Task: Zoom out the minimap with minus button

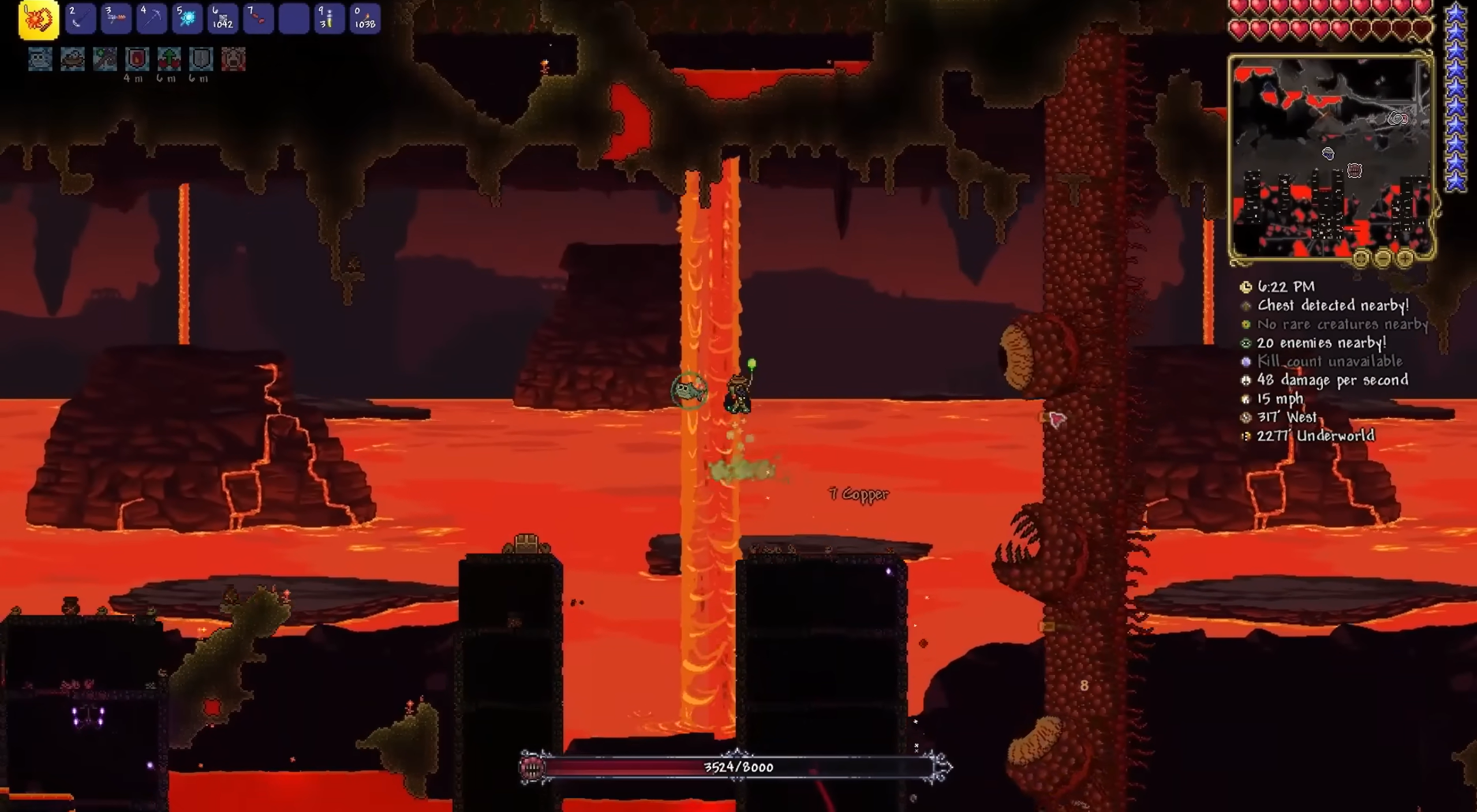Action: pyautogui.click(x=1383, y=259)
